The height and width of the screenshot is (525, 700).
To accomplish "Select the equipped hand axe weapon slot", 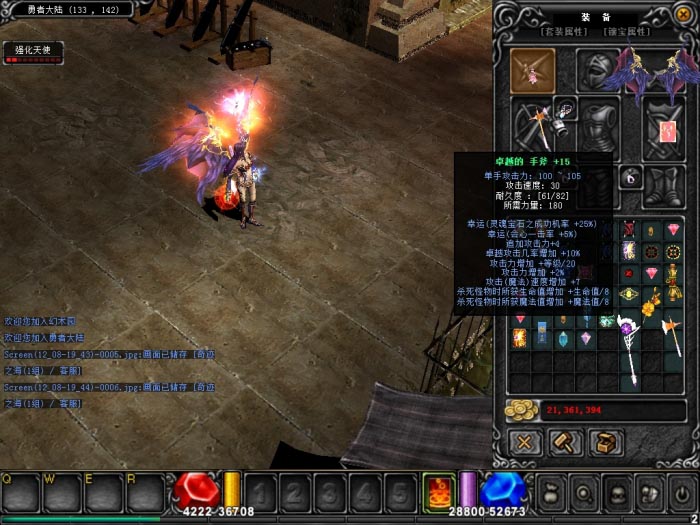I will 534,127.
